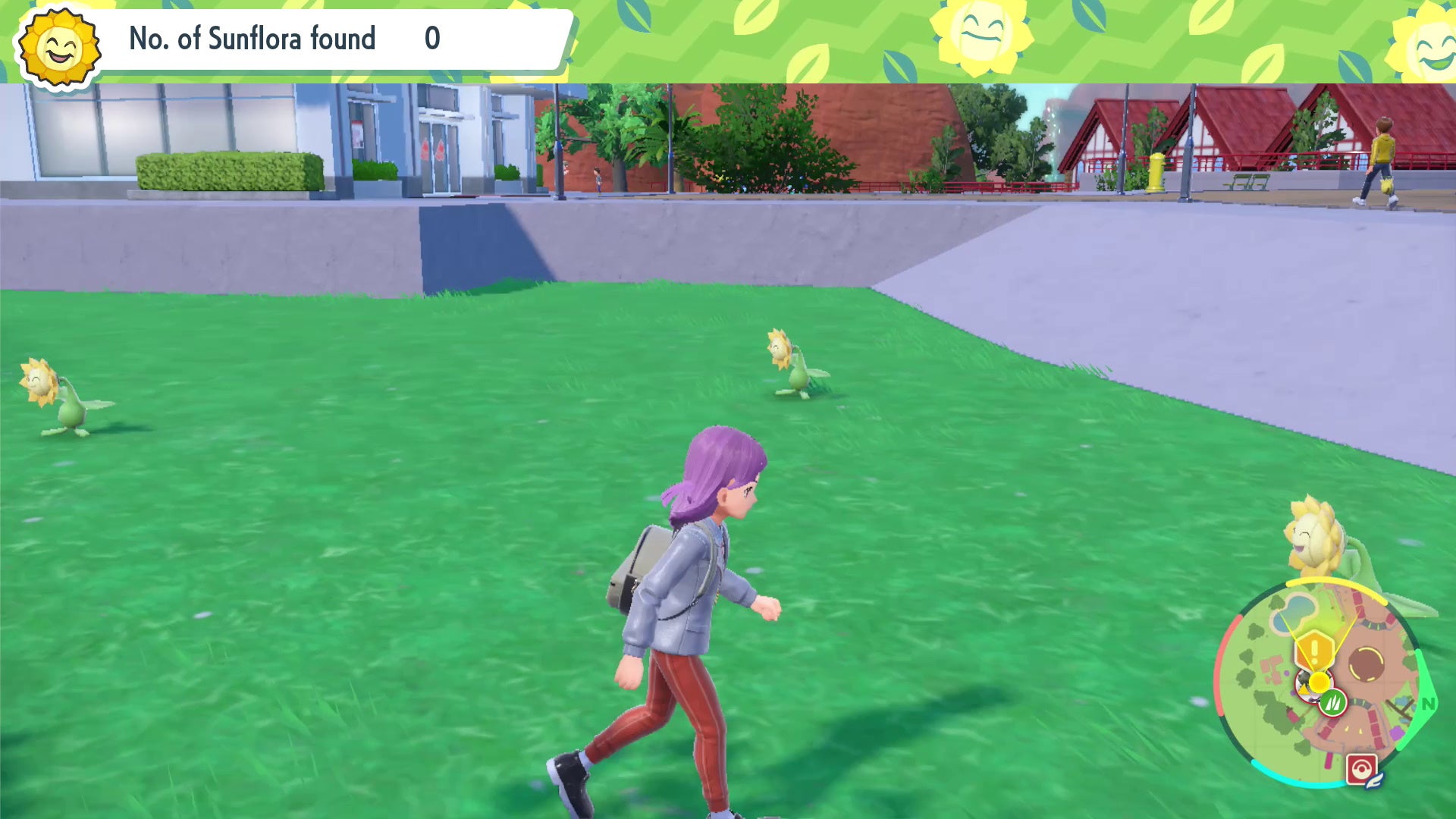Viewport: 1456px width, 819px height.
Task: Tap the green grass encounter icon on the minimap
Action: [1333, 702]
